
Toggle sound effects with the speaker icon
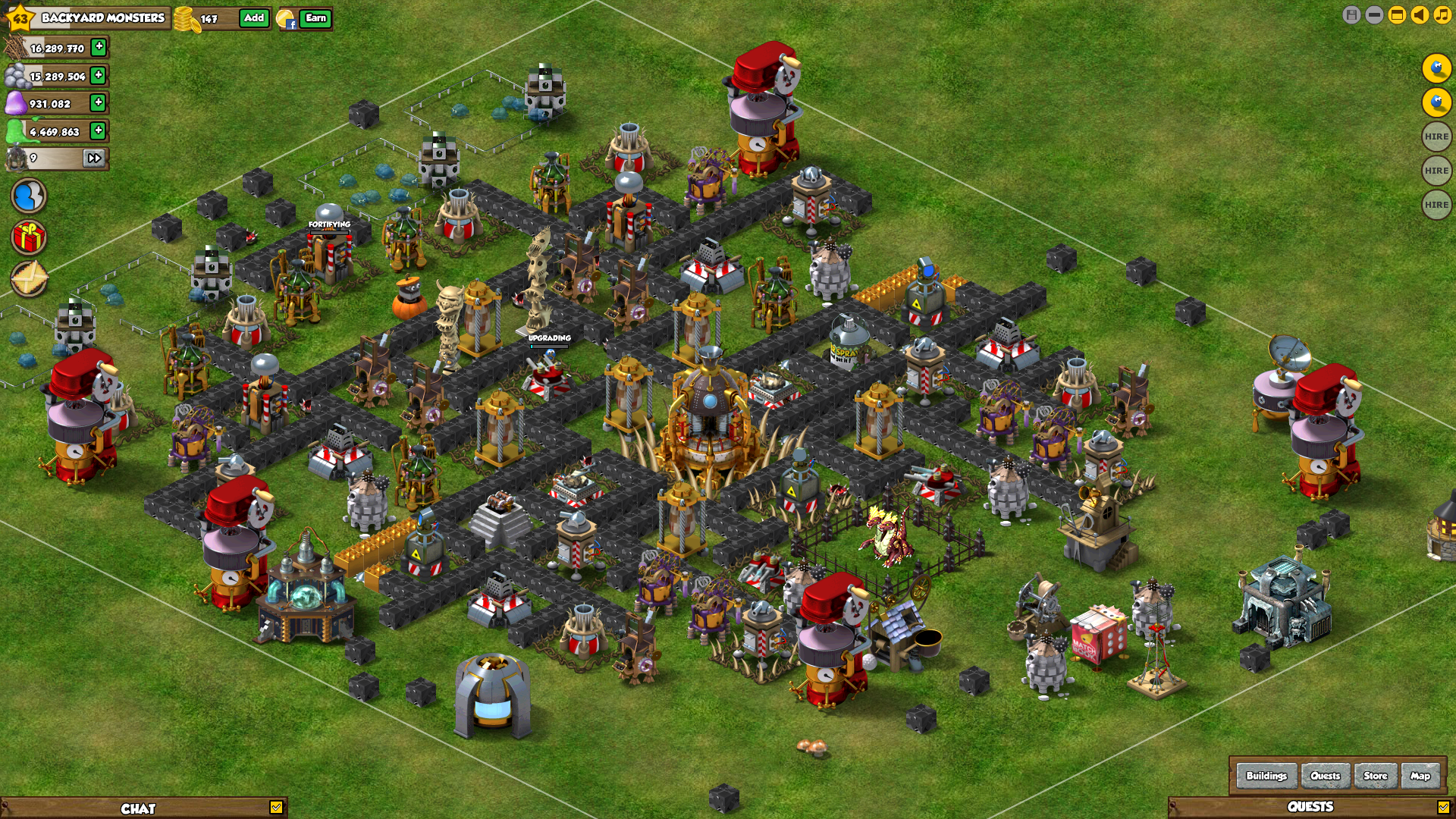[1420, 15]
